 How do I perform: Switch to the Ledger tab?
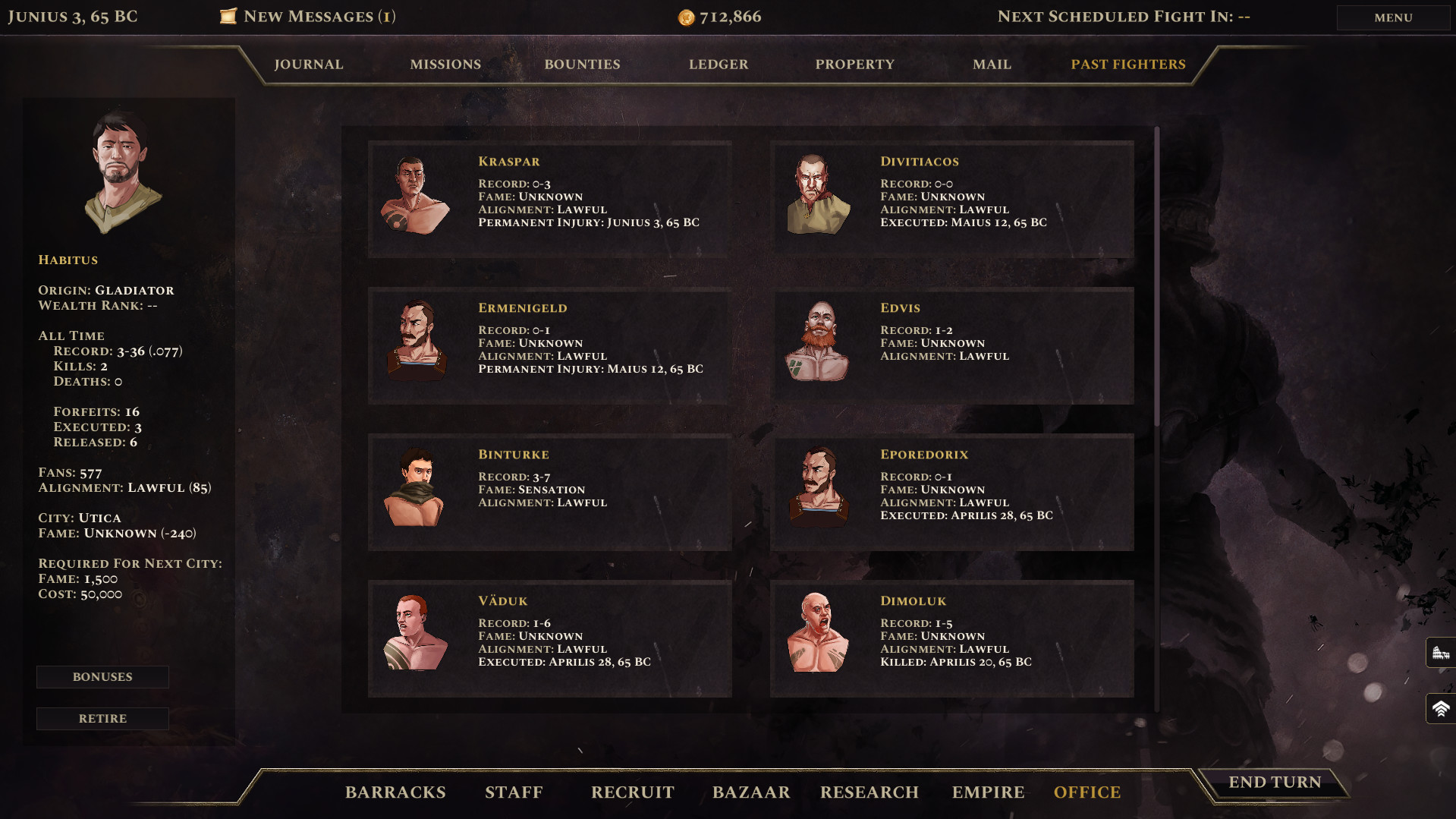718,65
